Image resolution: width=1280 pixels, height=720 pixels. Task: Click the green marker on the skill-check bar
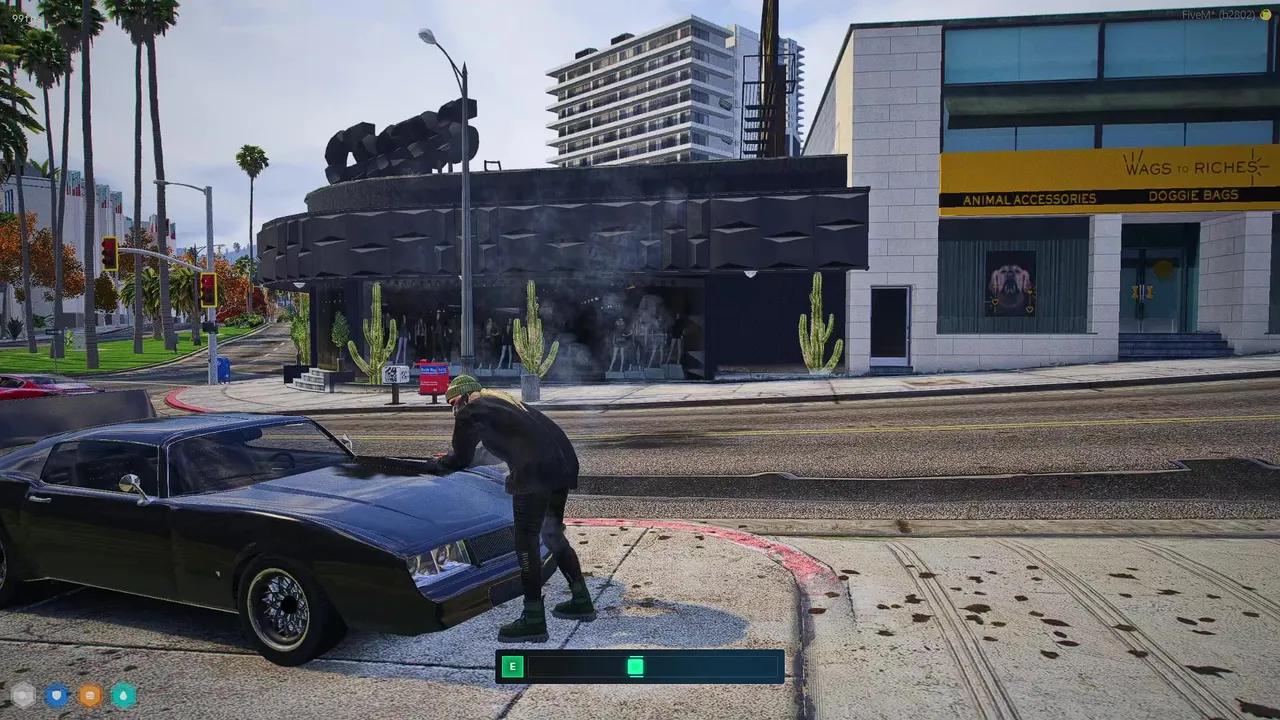pyautogui.click(x=635, y=666)
